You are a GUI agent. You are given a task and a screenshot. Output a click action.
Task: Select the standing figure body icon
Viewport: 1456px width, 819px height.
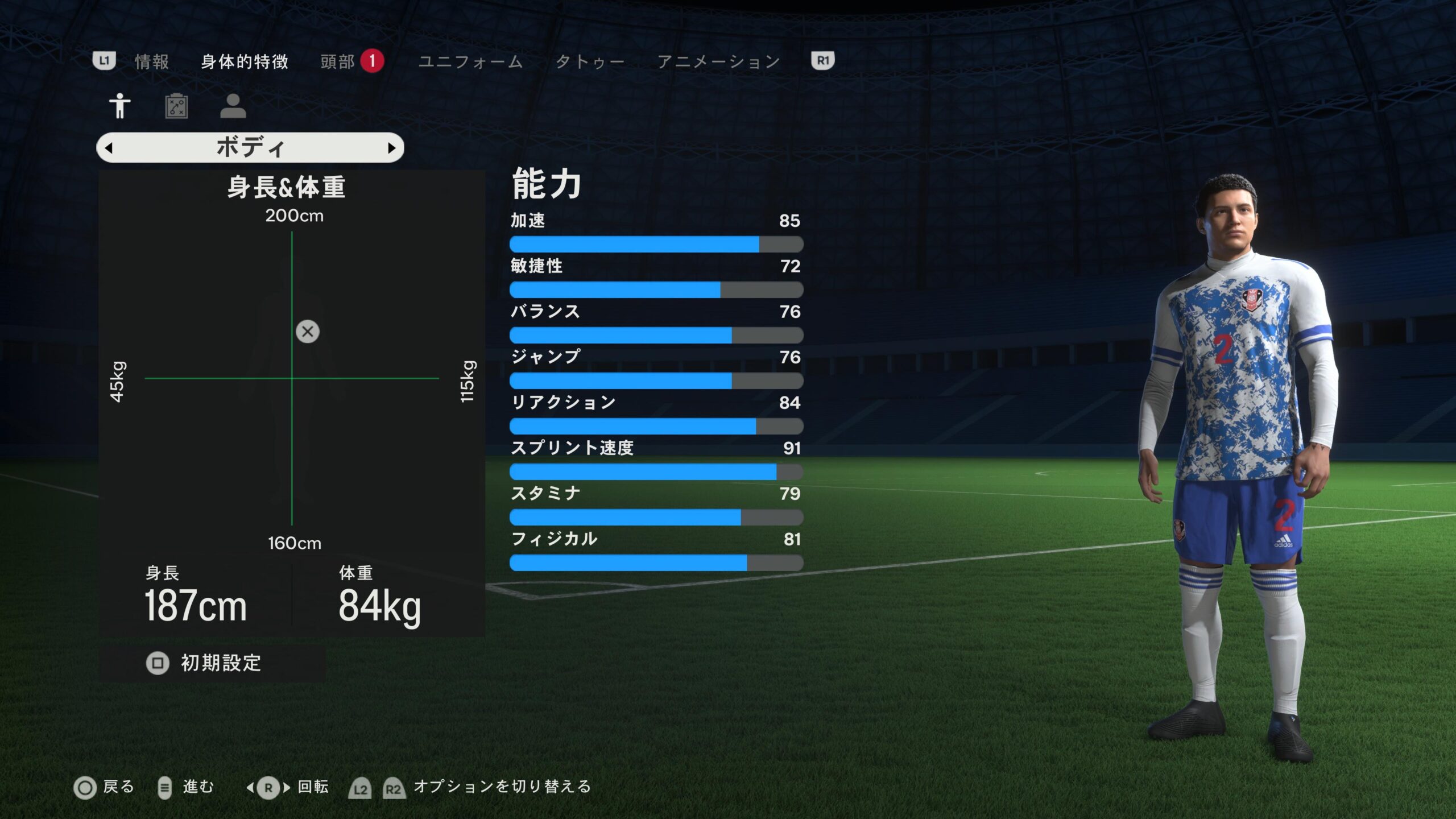[119, 106]
